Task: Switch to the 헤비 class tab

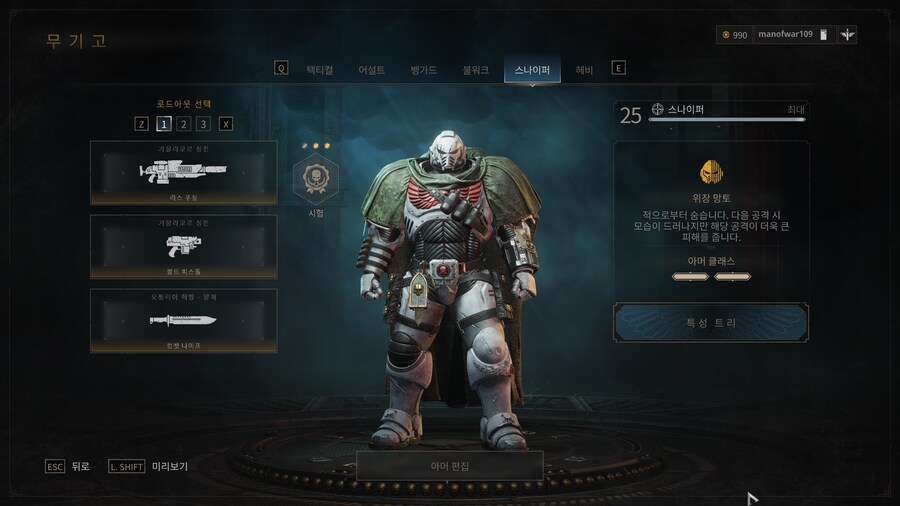Action: [x=584, y=70]
